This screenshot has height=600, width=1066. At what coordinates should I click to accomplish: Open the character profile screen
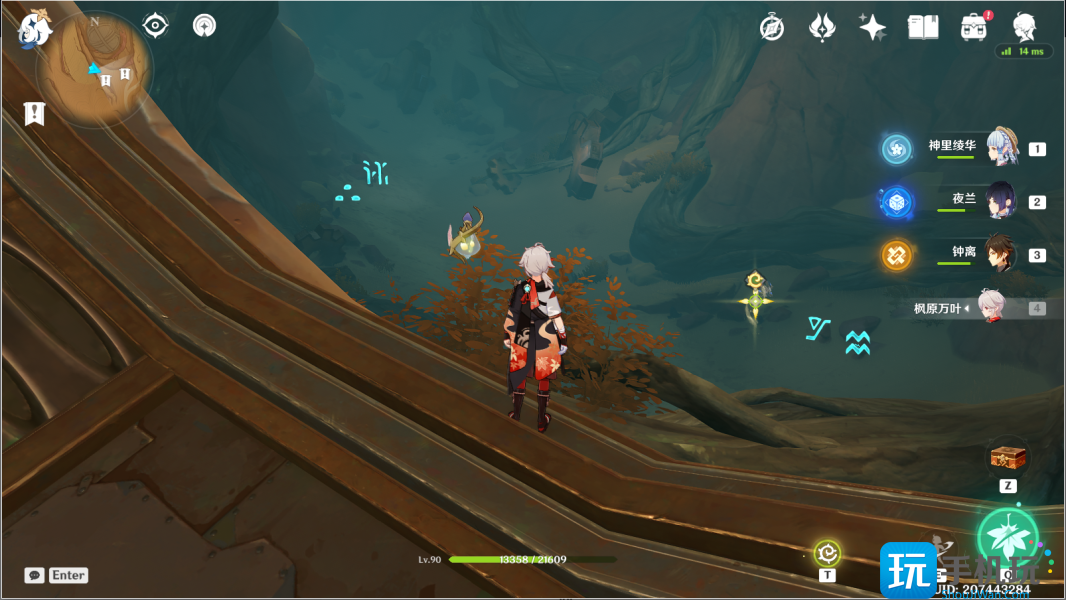(1024, 27)
